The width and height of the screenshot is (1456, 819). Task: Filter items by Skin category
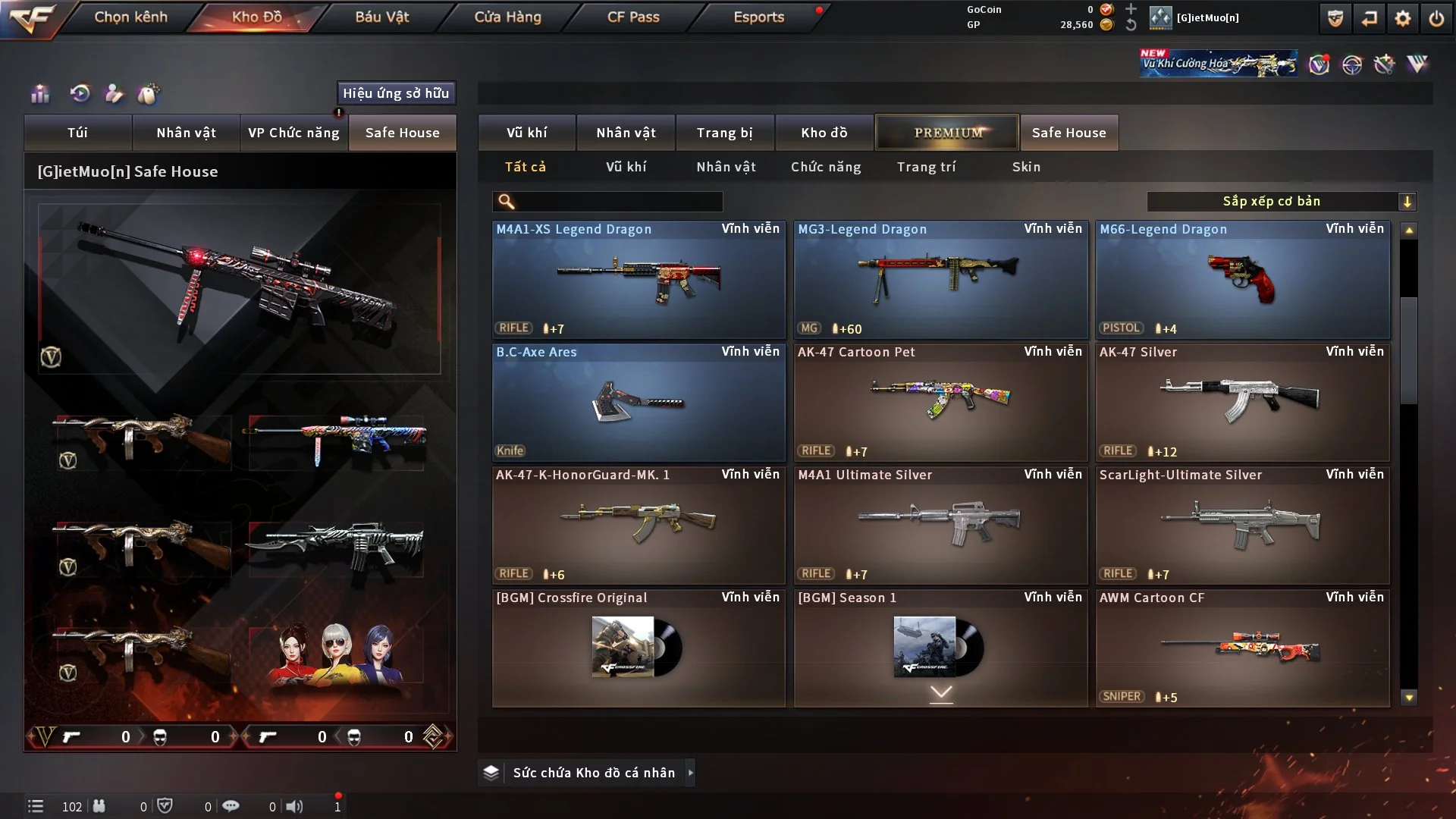click(1026, 167)
